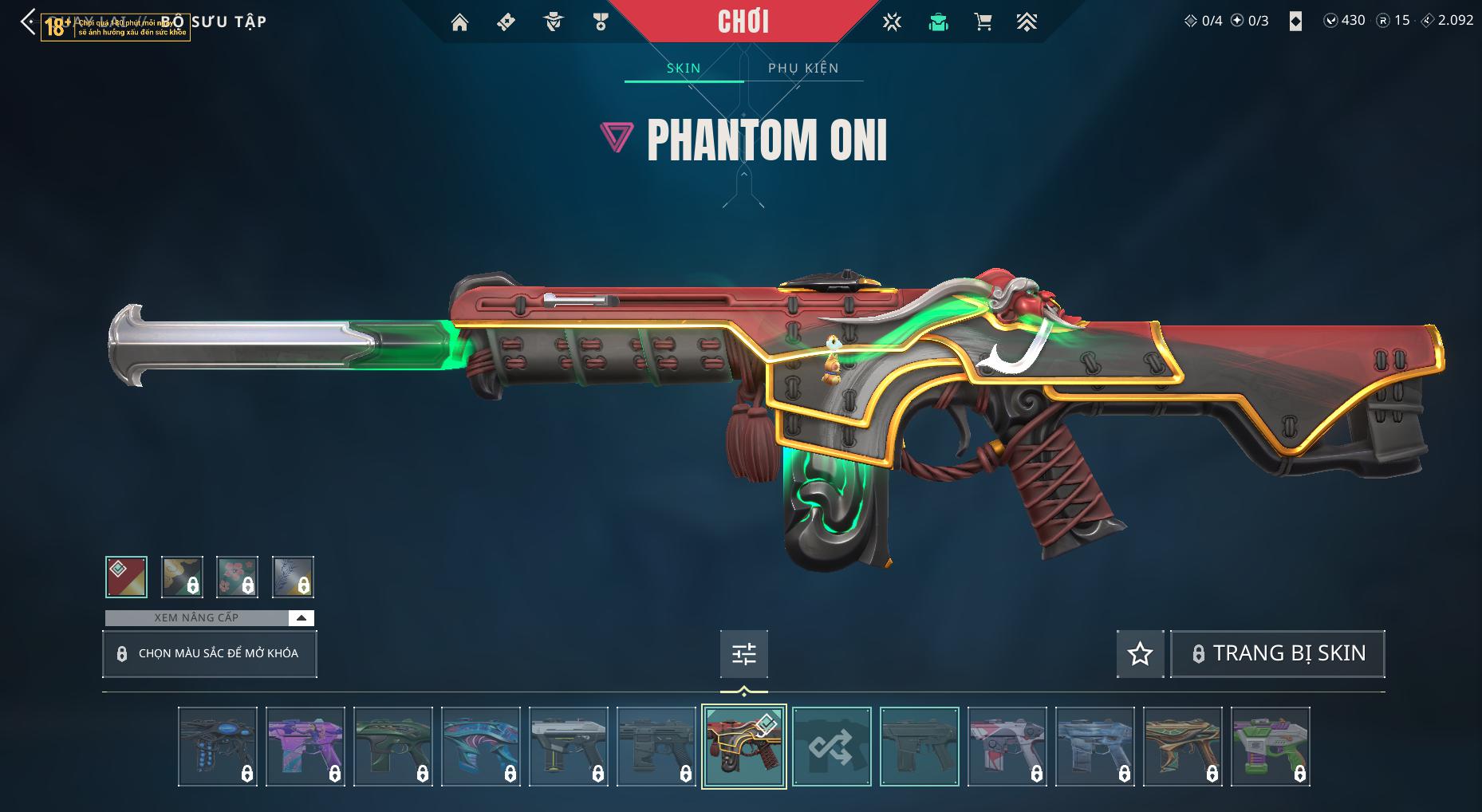The image size is (1482, 812).
Task: Pick the green and purple toy Phantom thumbnail
Action: point(1270,747)
